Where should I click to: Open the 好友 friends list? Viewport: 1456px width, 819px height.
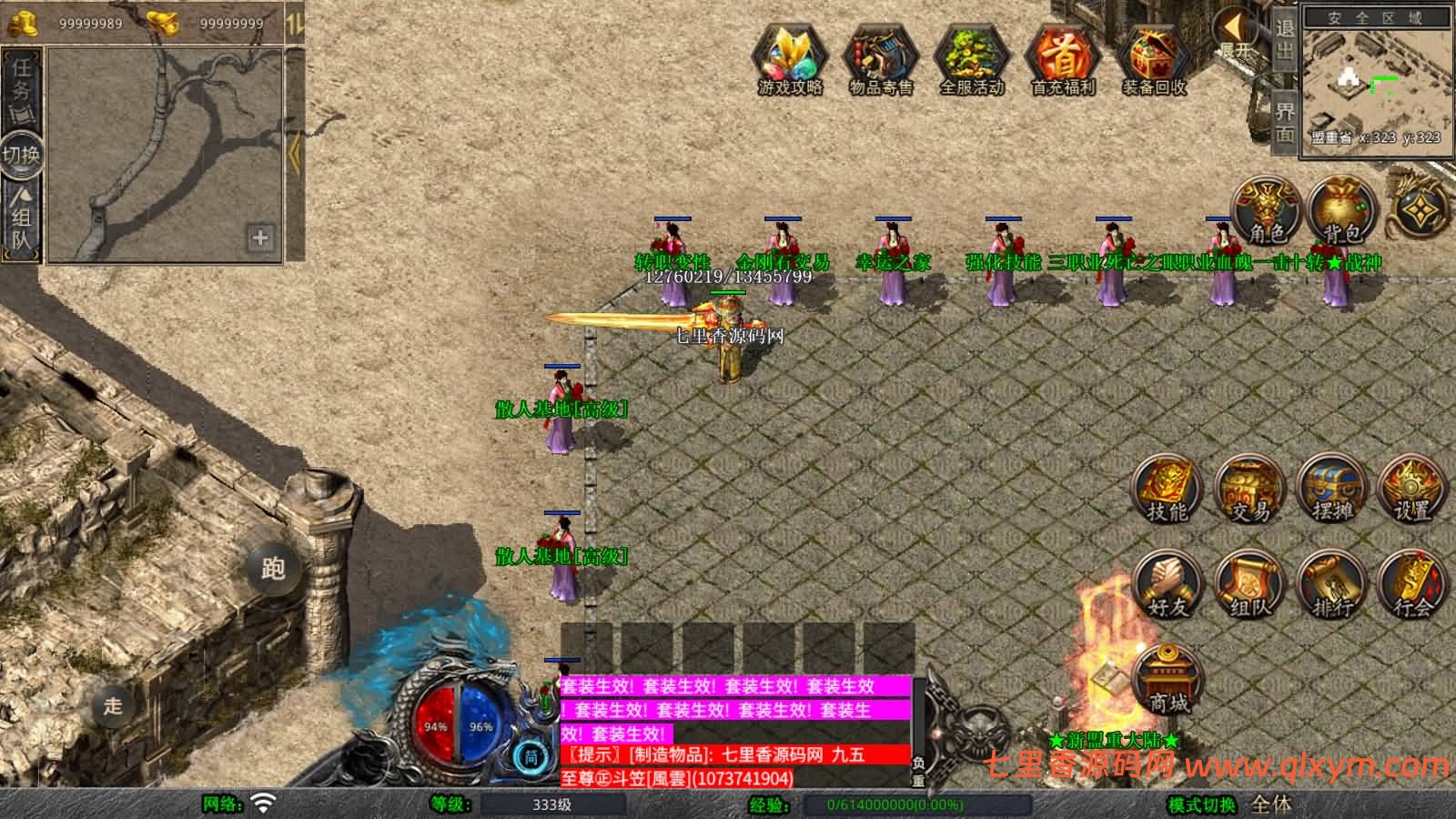(1167, 585)
